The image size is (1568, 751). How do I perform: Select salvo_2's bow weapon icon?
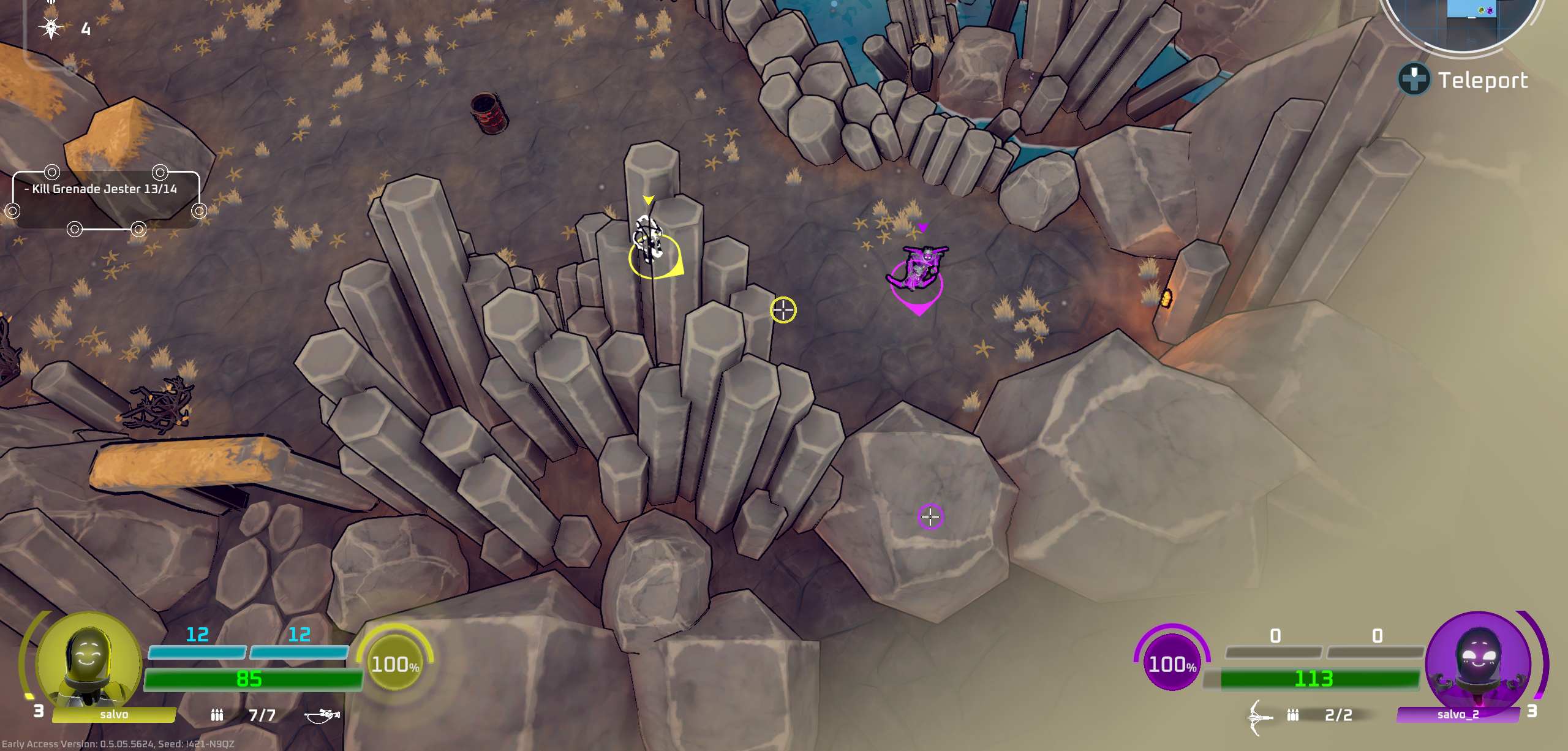[1259, 716]
